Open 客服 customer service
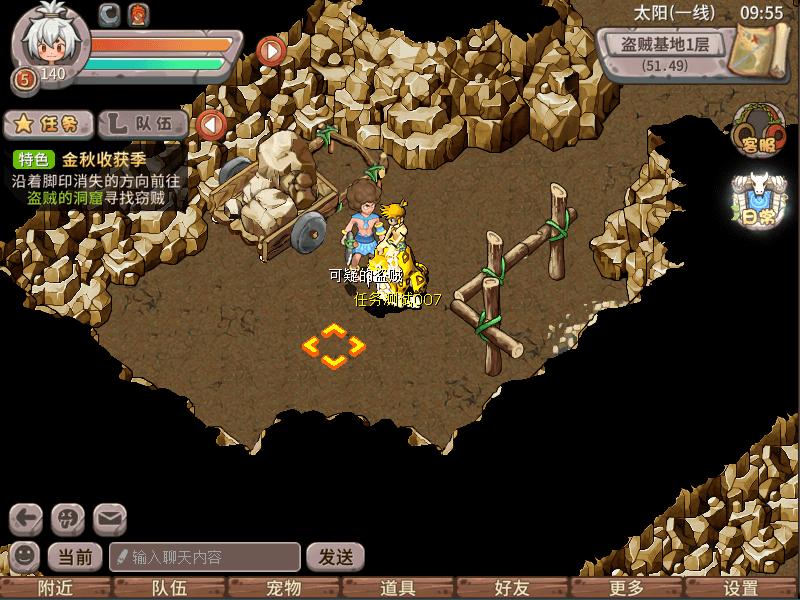Screen dimensions: 800x600 758,131
